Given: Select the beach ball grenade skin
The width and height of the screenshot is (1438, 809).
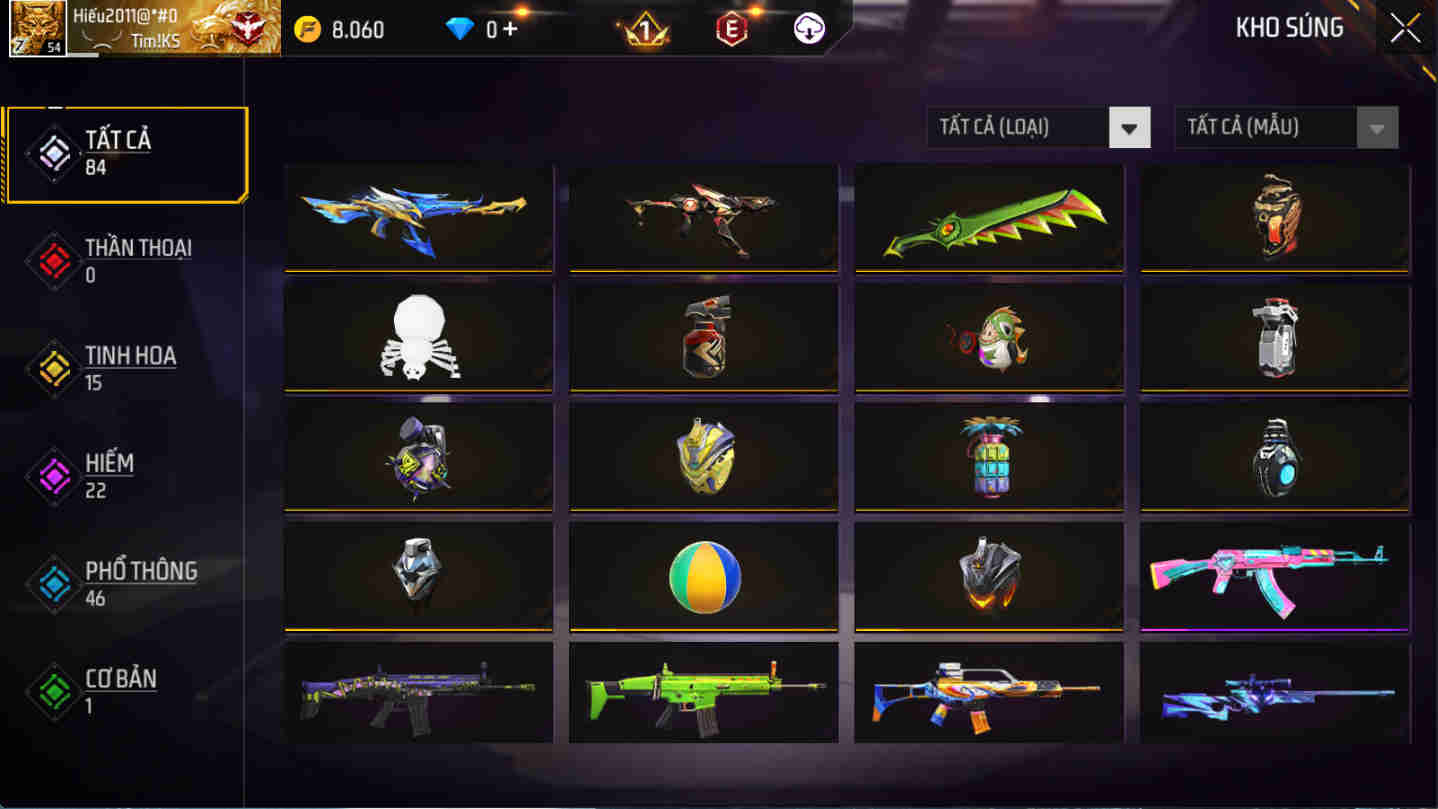Looking at the screenshot, I should pyautogui.click(x=703, y=577).
